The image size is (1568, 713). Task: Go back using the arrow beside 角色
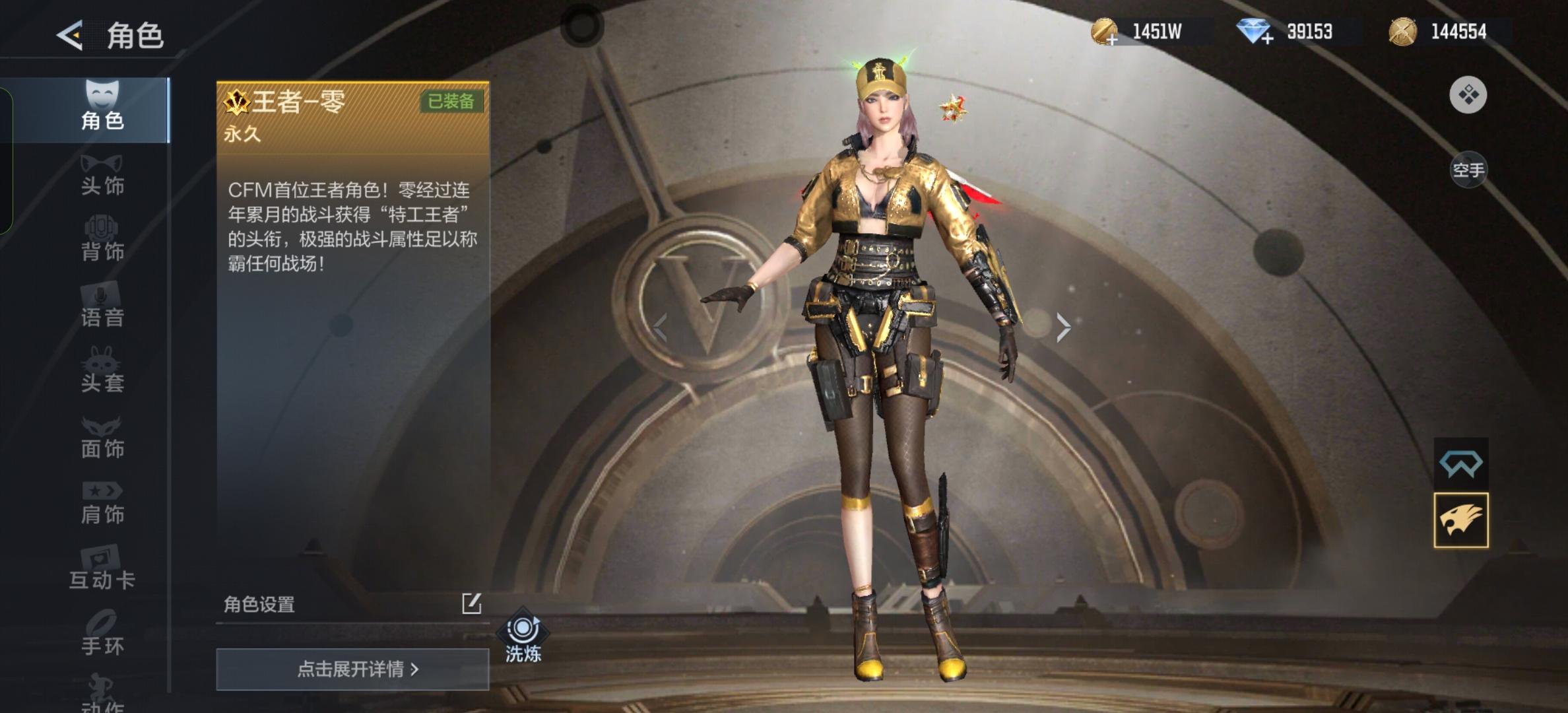[70, 35]
